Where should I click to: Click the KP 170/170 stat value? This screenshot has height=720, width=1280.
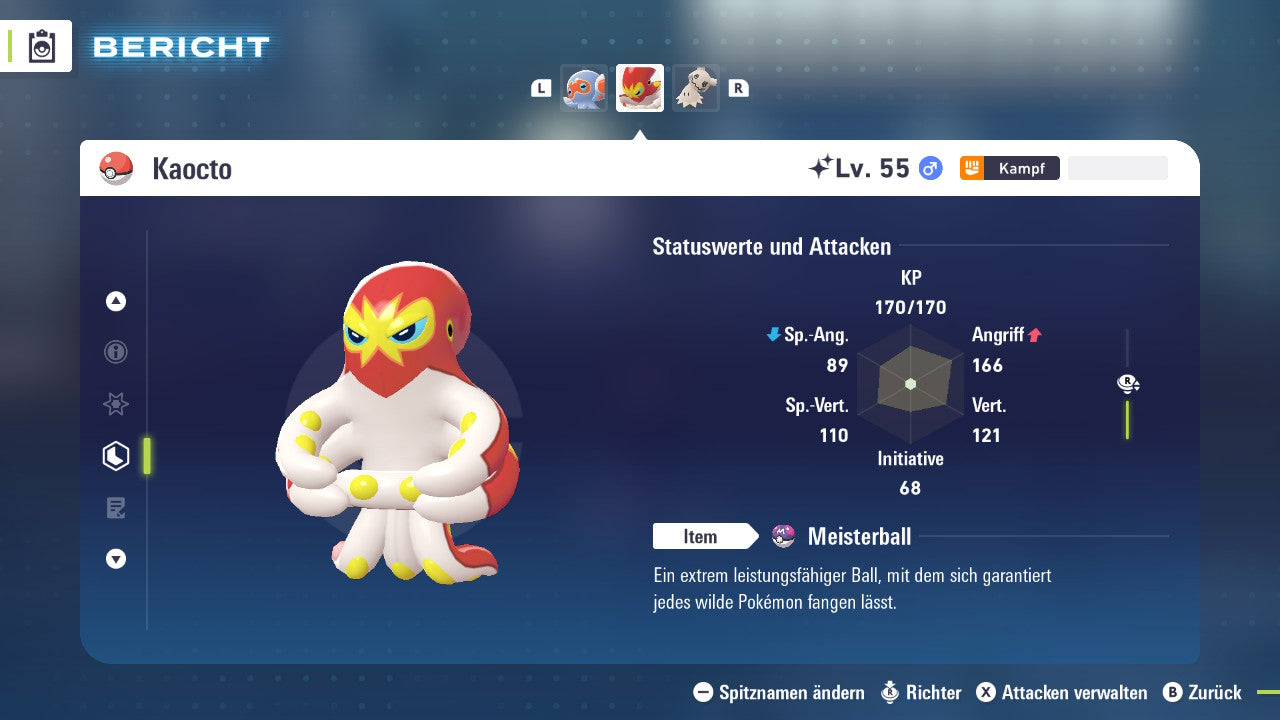point(910,307)
